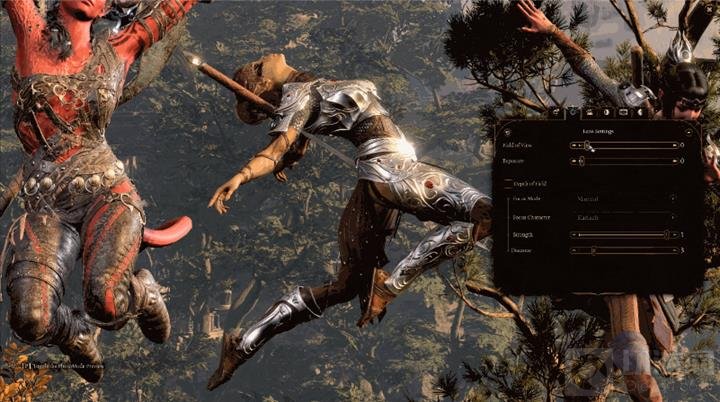Click the Exposure decrease arrow
The image size is (720, 402).
pos(573,160)
